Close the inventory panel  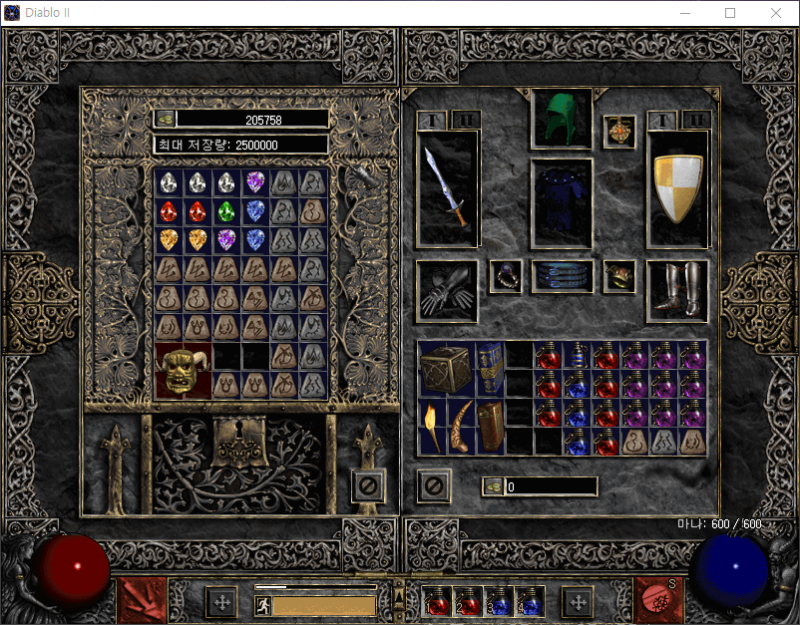[433, 487]
